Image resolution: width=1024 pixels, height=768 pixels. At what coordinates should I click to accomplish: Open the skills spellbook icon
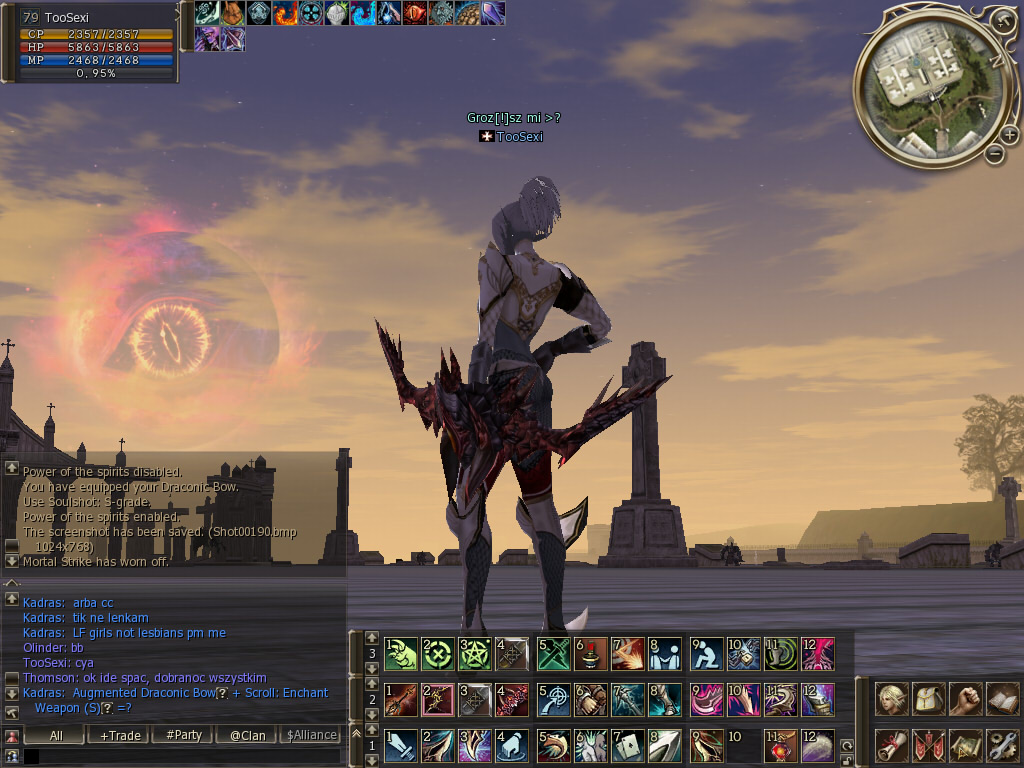1001,699
